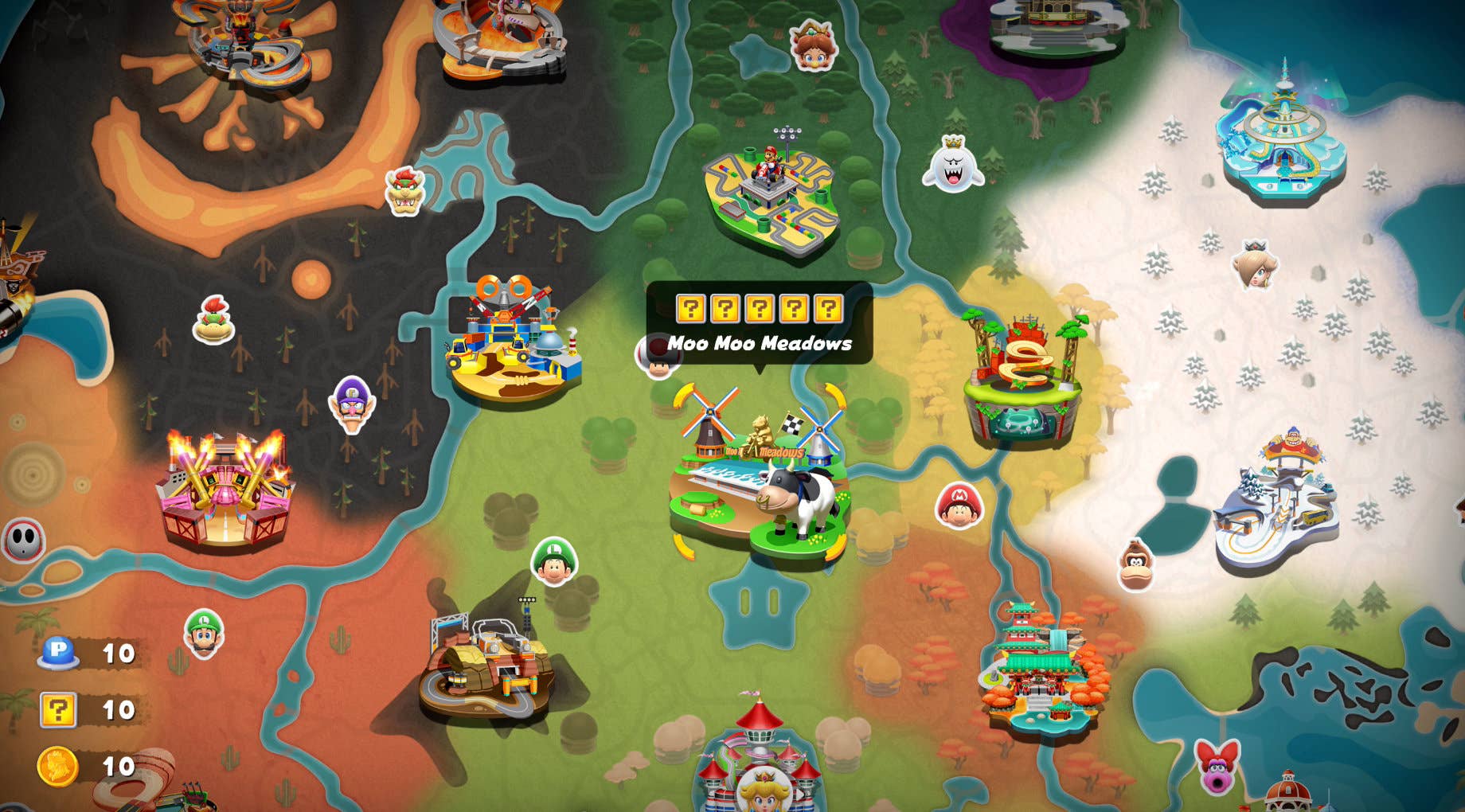Image resolution: width=1465 pixels, height=812 pixels.
Task: Click the Donkey Kong character marker
Action: point(1135,564)
